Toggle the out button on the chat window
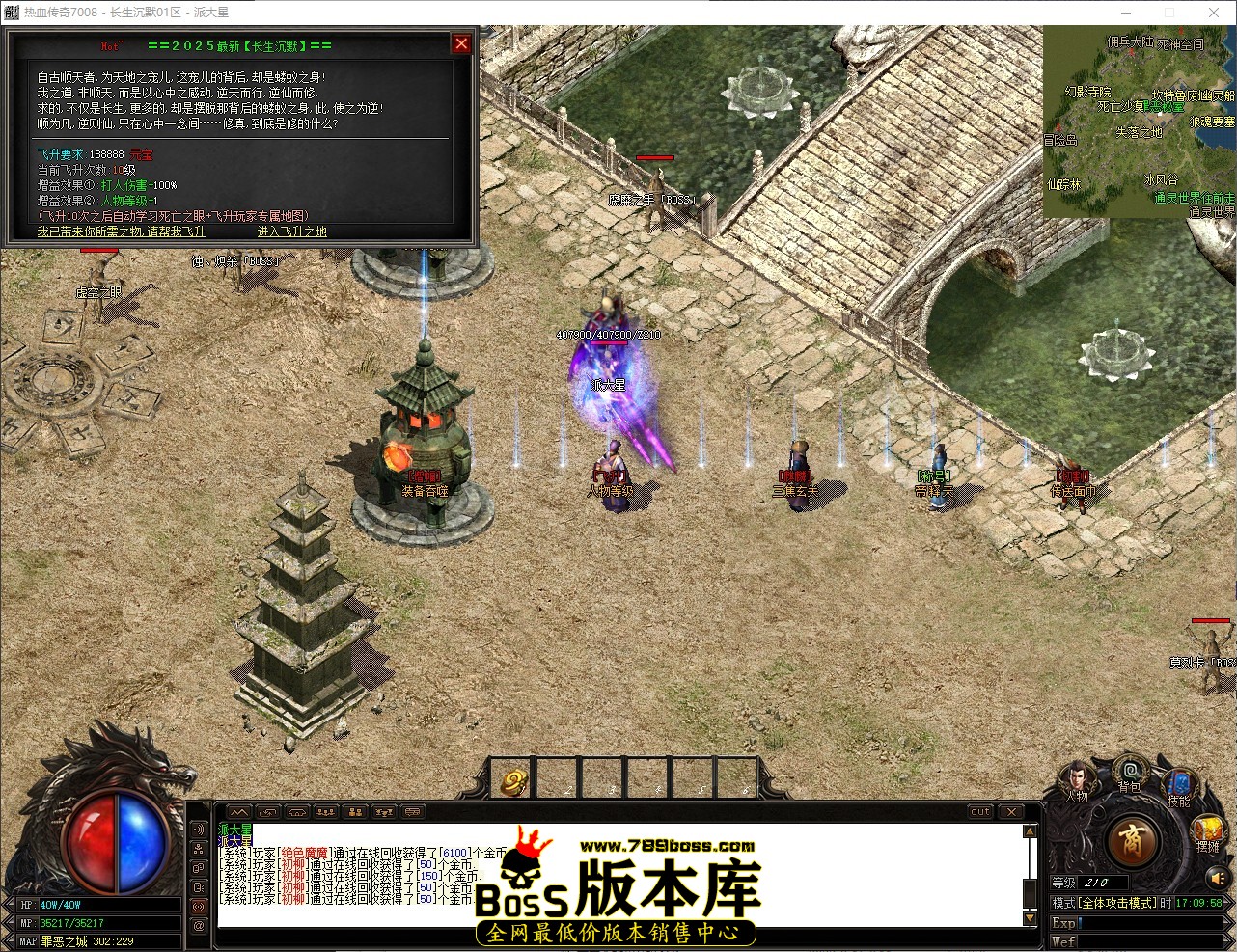 click(980, 811)
